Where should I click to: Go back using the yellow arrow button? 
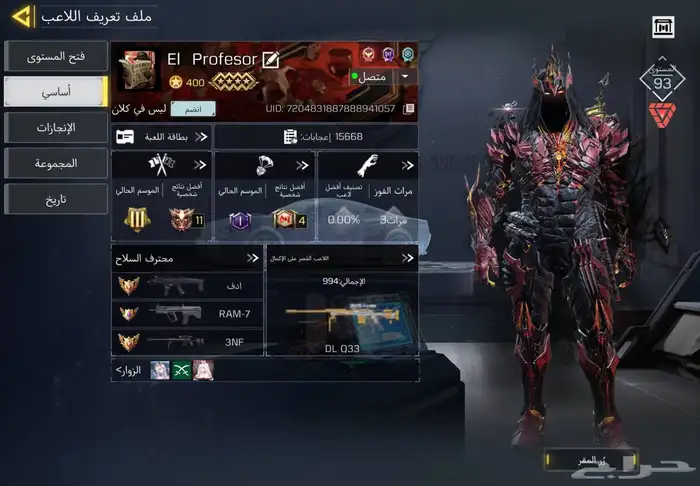coord(22,17)
